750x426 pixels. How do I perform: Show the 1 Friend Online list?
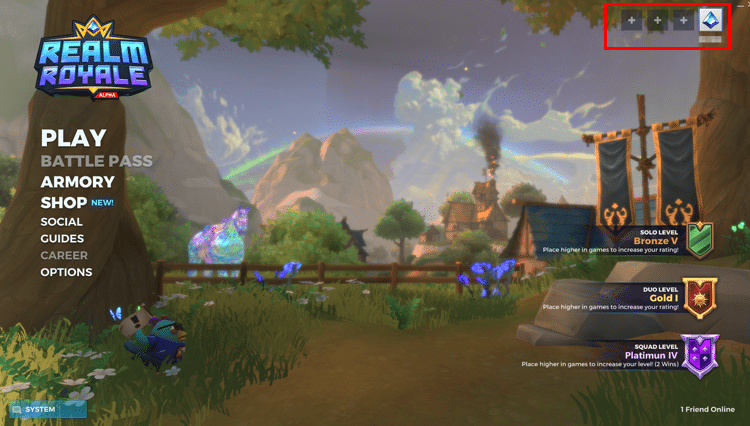point(707,409)
